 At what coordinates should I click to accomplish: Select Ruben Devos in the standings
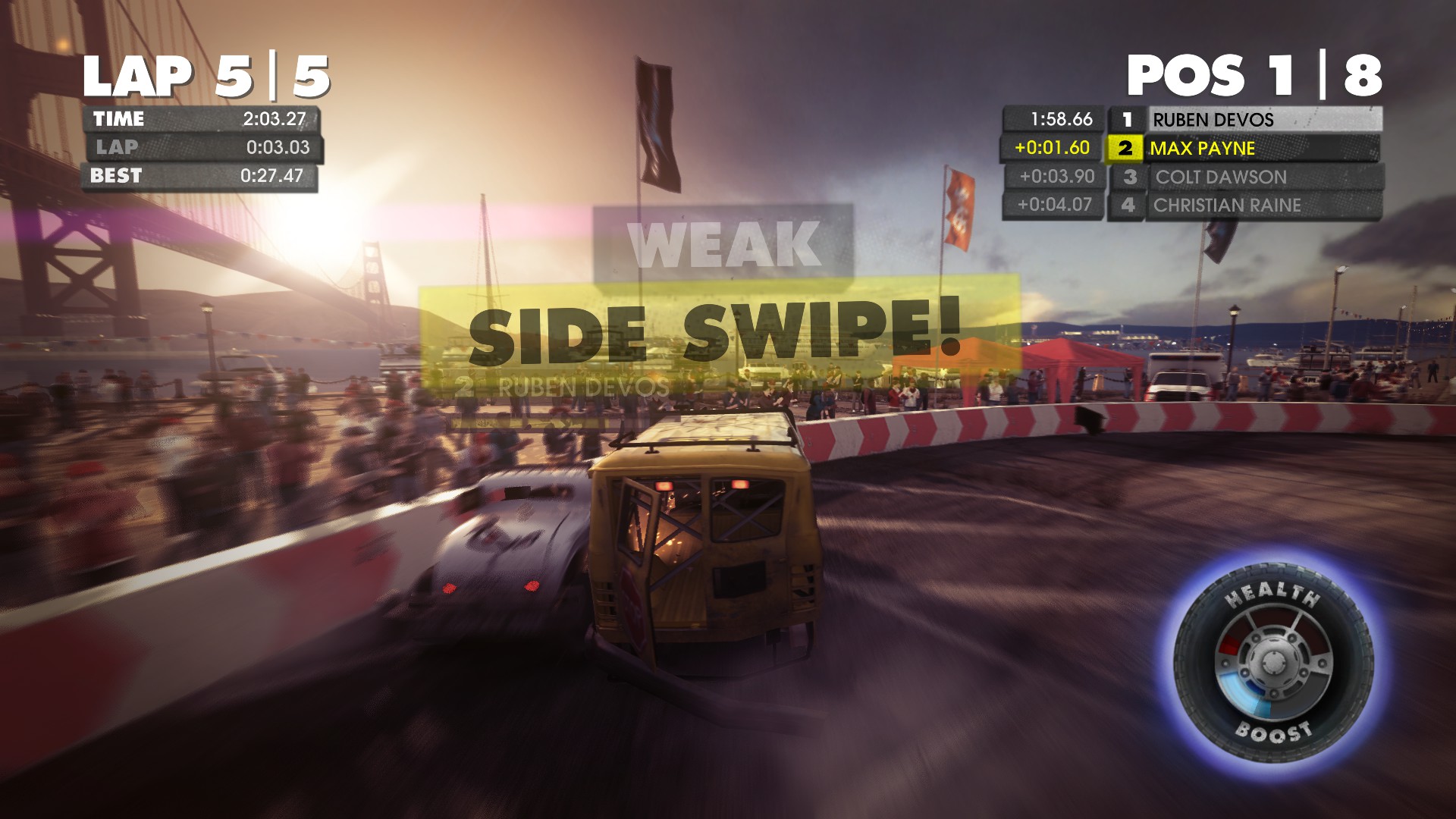pos(1244,120)
